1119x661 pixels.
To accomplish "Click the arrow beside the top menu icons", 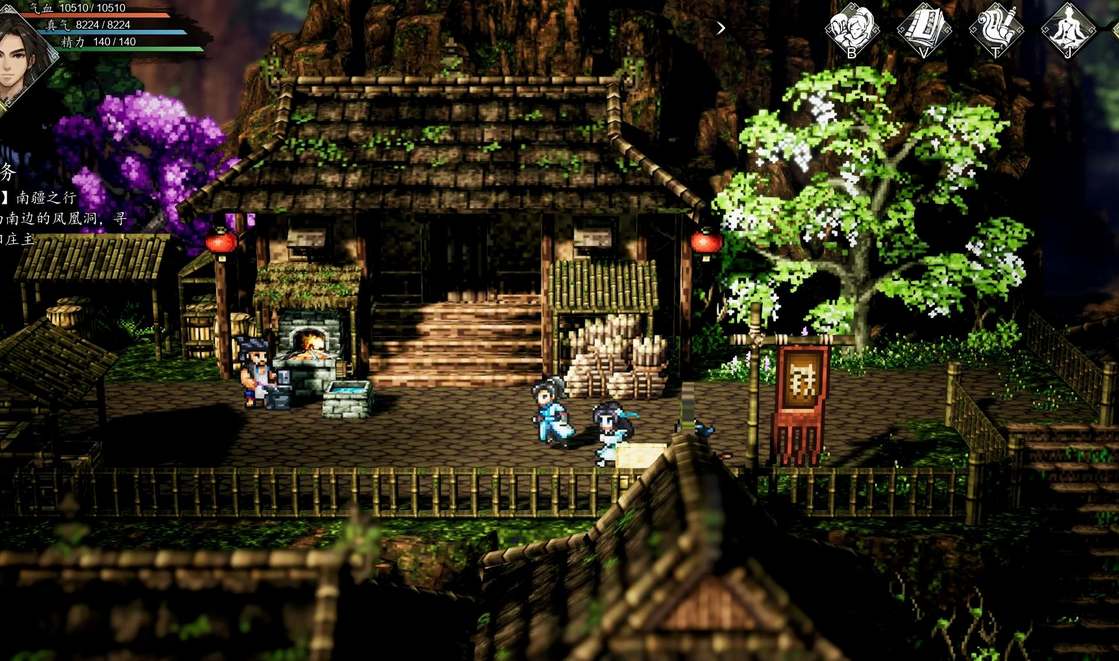I will click(721, 28).
